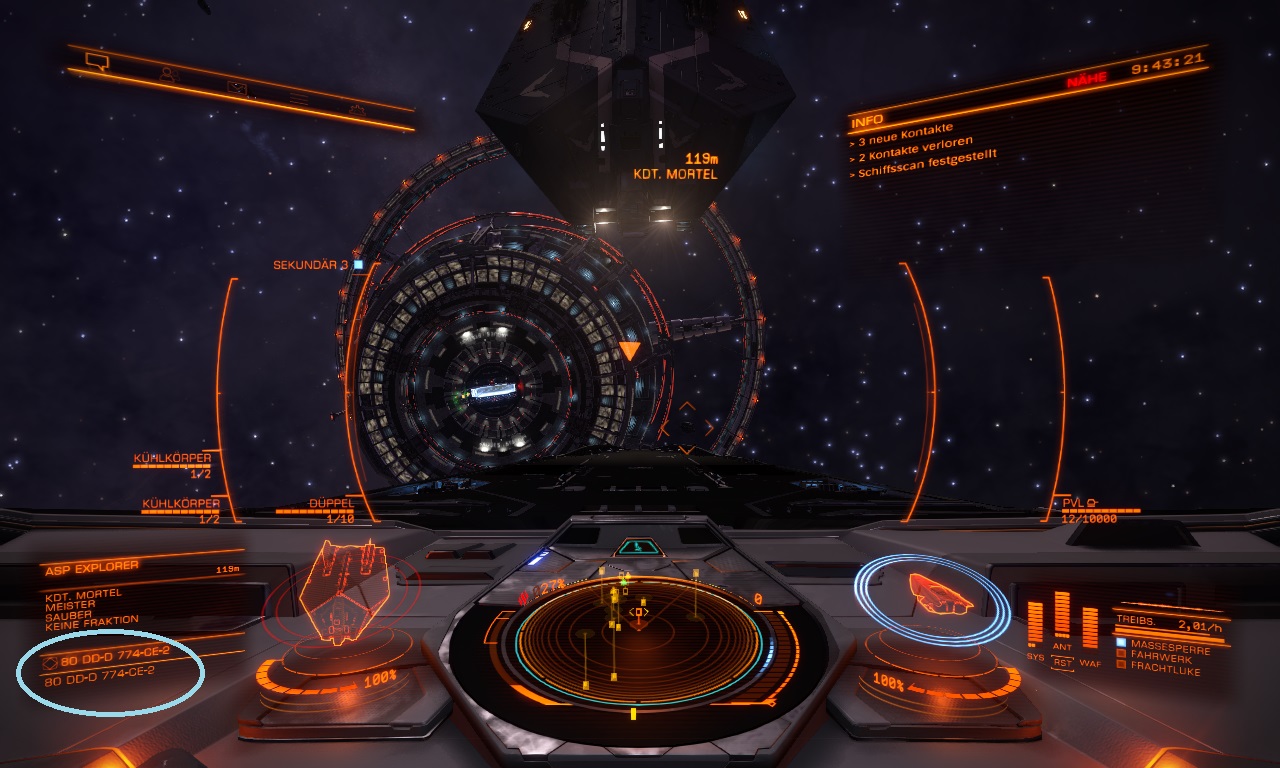Click the KDT. Mortel target label
The height and width of the screenshot is (768, 1280).
click(x=675, y=173)
